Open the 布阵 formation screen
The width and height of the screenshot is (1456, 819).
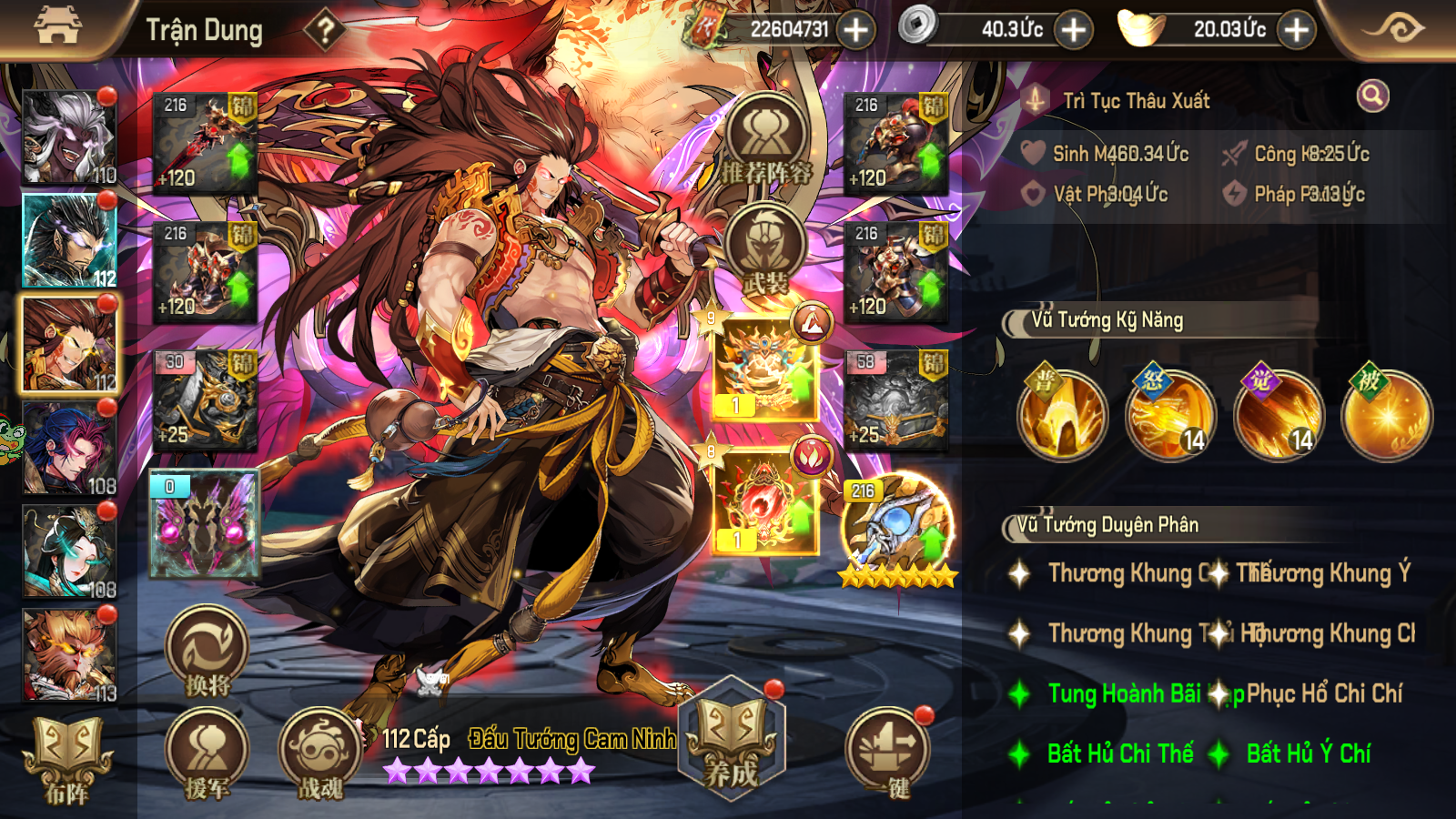(x=67, y=761)
